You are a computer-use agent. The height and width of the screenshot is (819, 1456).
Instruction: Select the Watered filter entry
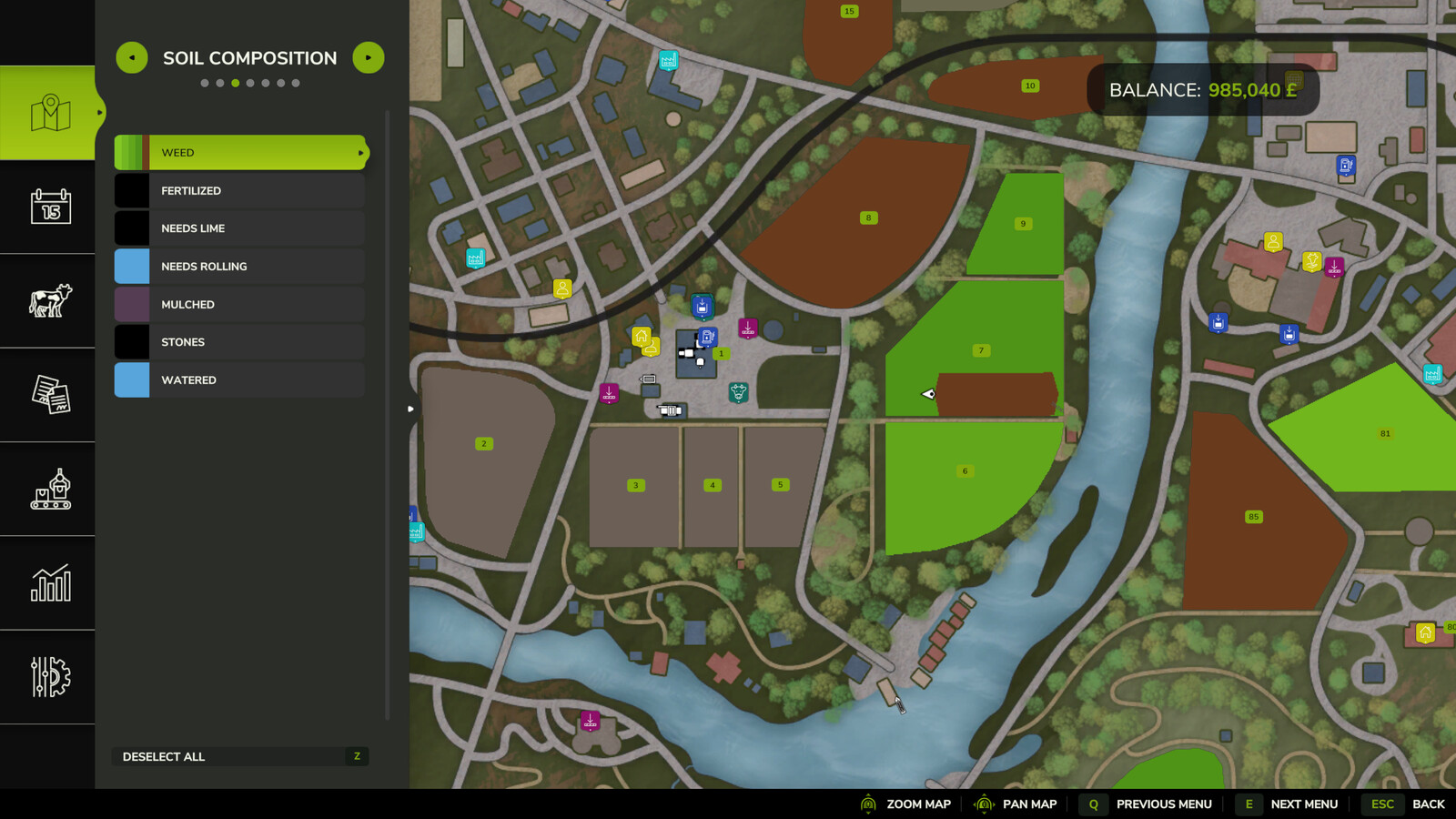[x=240, y=380]
